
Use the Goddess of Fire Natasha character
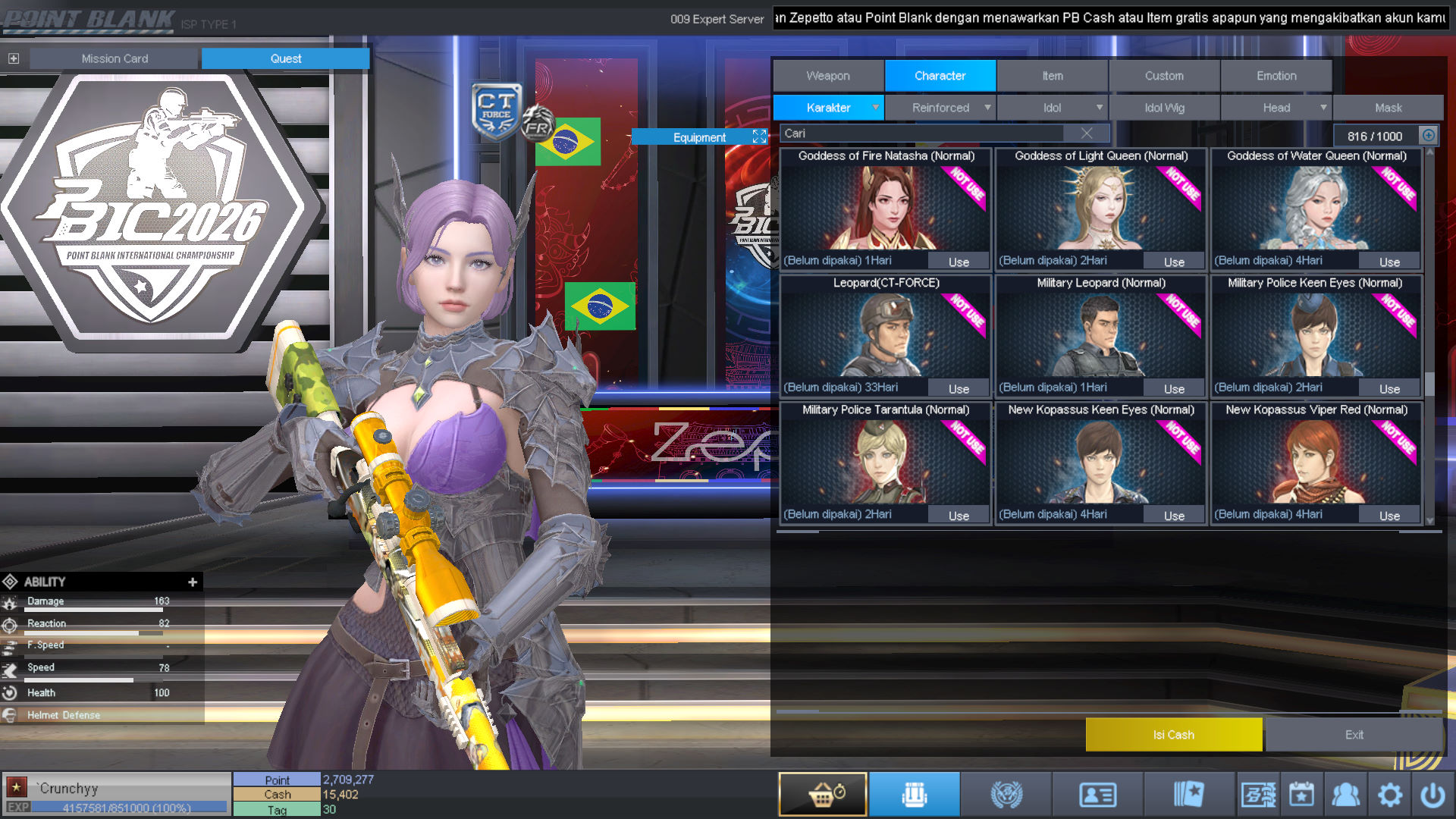point(959,262)
